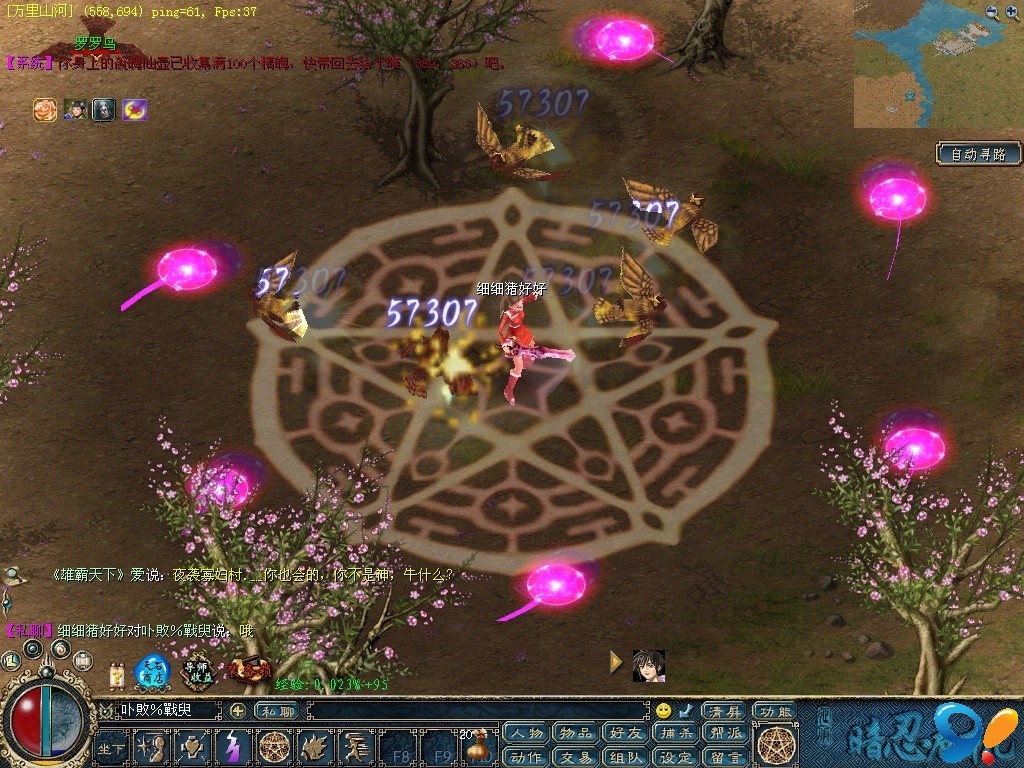The width and height of the screenshot is (1024, 768).
Task: Open the 人物 character panel
Action: click(x=526, y=733)
